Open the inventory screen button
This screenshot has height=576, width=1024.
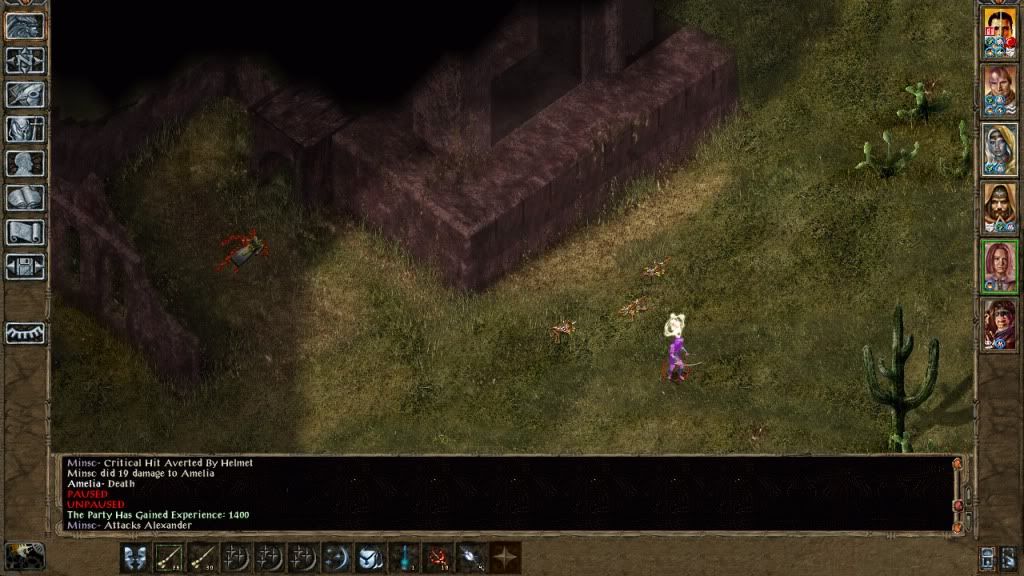(25, 129)
